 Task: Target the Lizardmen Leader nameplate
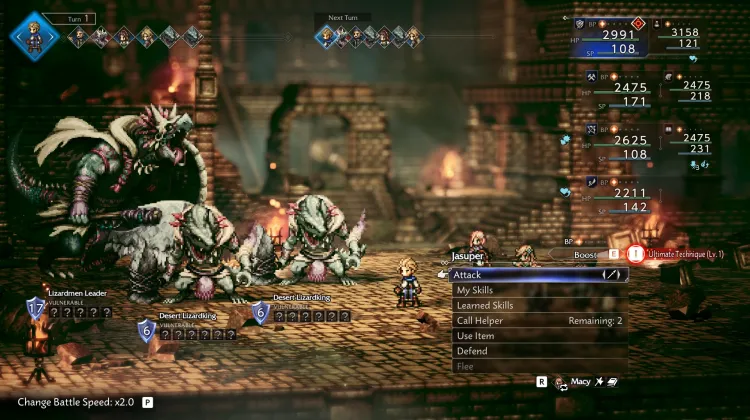(76, 293)
